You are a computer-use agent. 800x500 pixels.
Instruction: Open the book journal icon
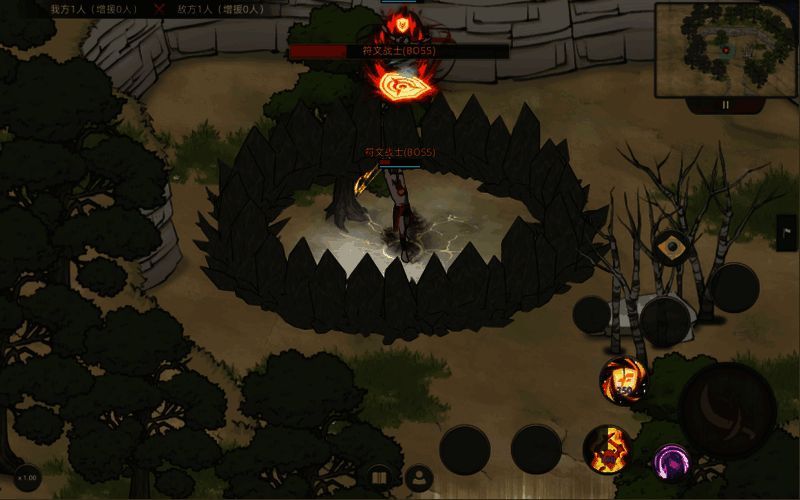(379, 478)
